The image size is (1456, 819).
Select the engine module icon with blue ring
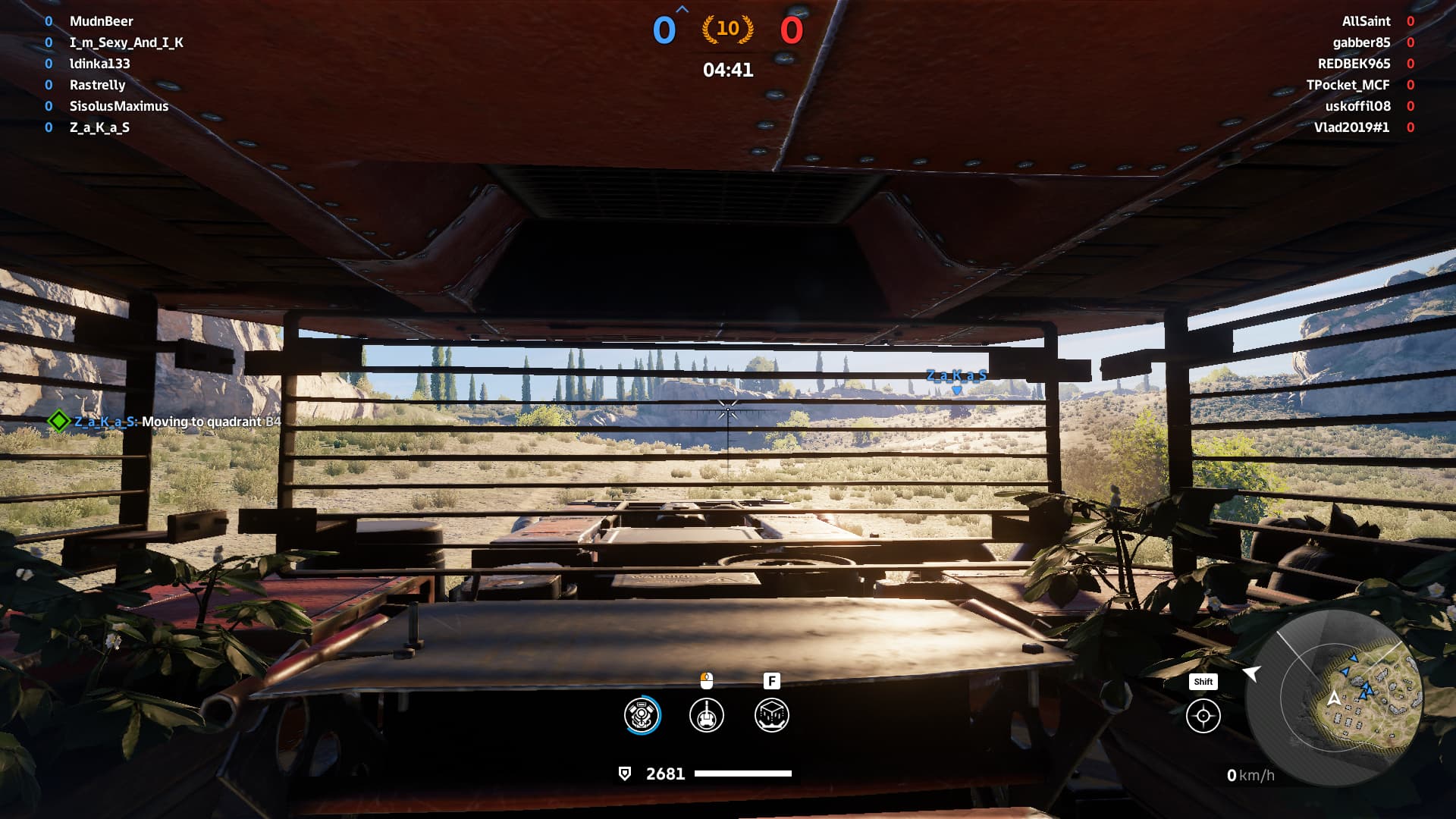642,715
